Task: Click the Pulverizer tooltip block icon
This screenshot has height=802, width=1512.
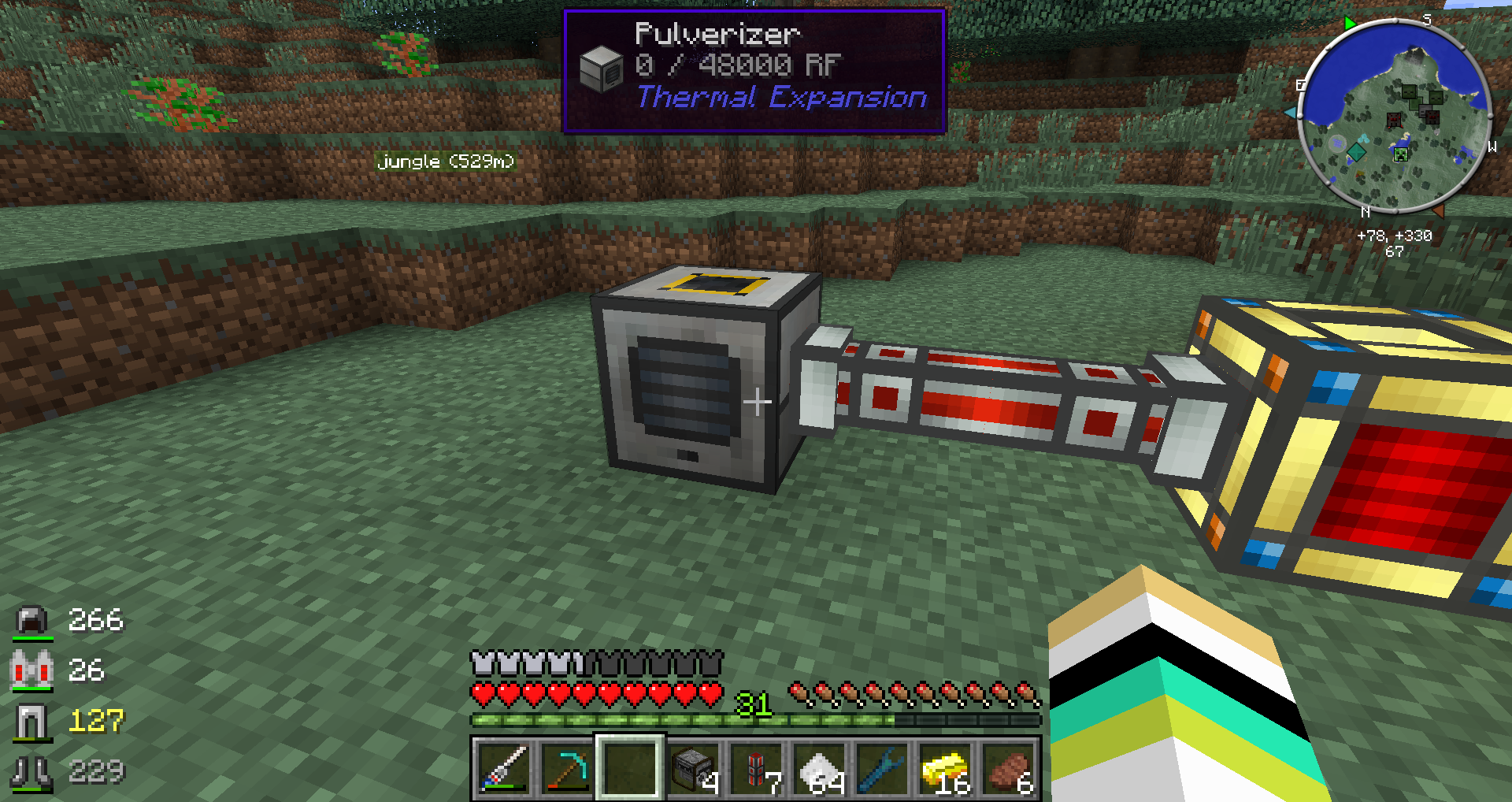Action: [x=602, y=68]
